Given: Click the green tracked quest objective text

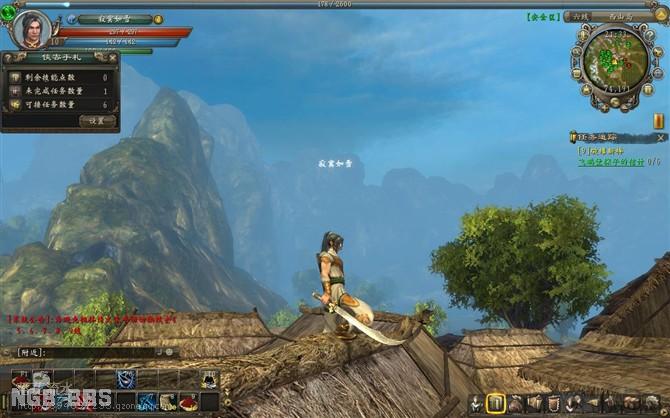Looking at the screenshot, I should point(610,161).
